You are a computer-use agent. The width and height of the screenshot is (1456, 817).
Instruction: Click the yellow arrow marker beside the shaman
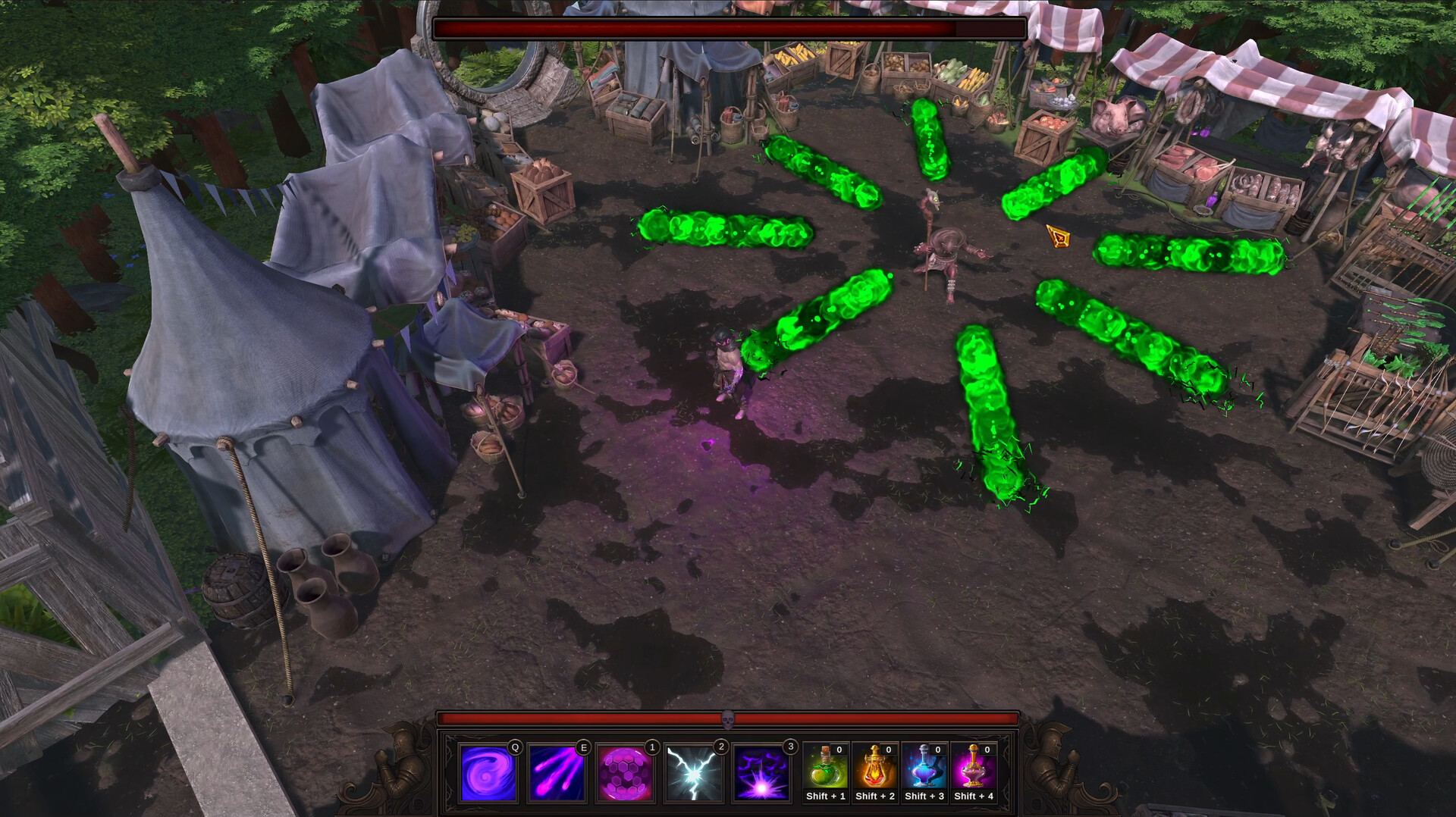pyautogui.click(x=1057, y=237)
